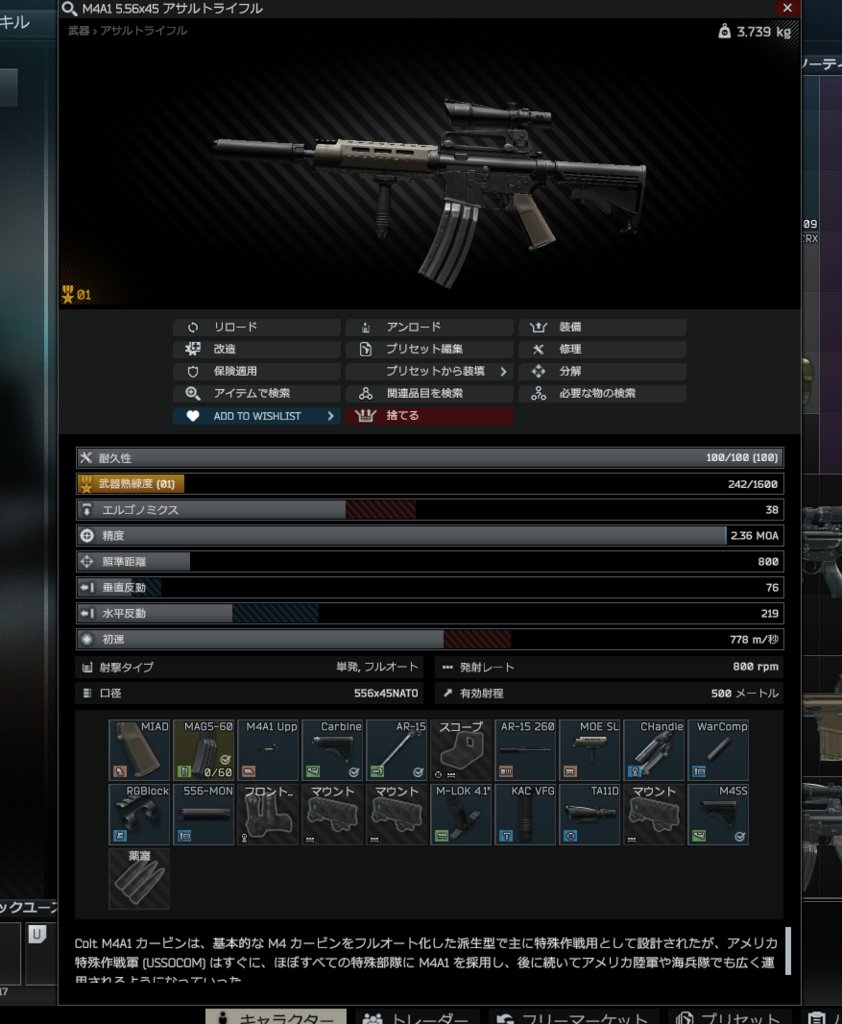The height and width of the screenshot is (1024, 842).
Task: Select the MIAD pistol grip slot
Action: pyautogui.click(x=139, y=750)
